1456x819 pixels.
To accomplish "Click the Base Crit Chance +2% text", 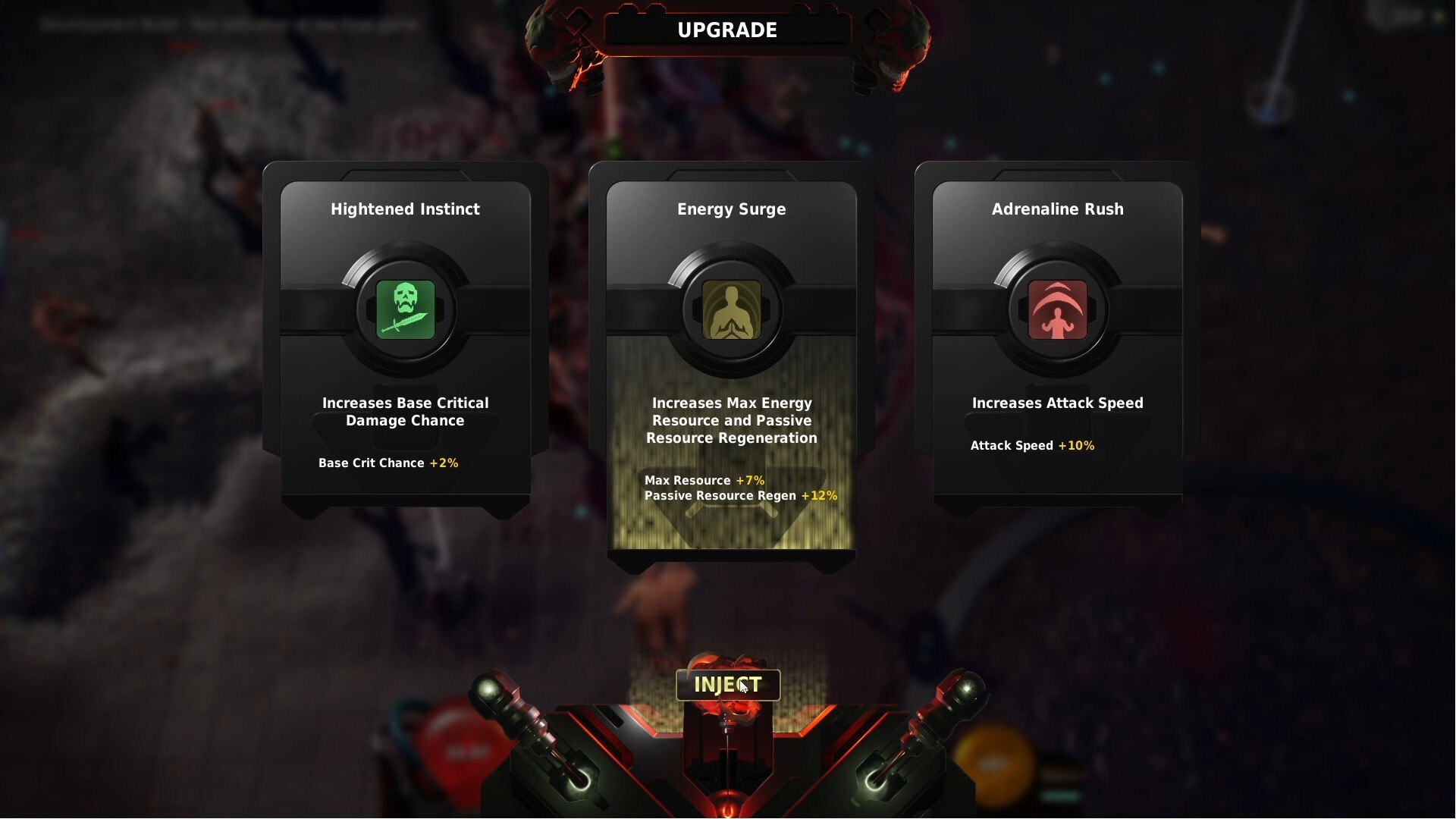I will (388, 463).
